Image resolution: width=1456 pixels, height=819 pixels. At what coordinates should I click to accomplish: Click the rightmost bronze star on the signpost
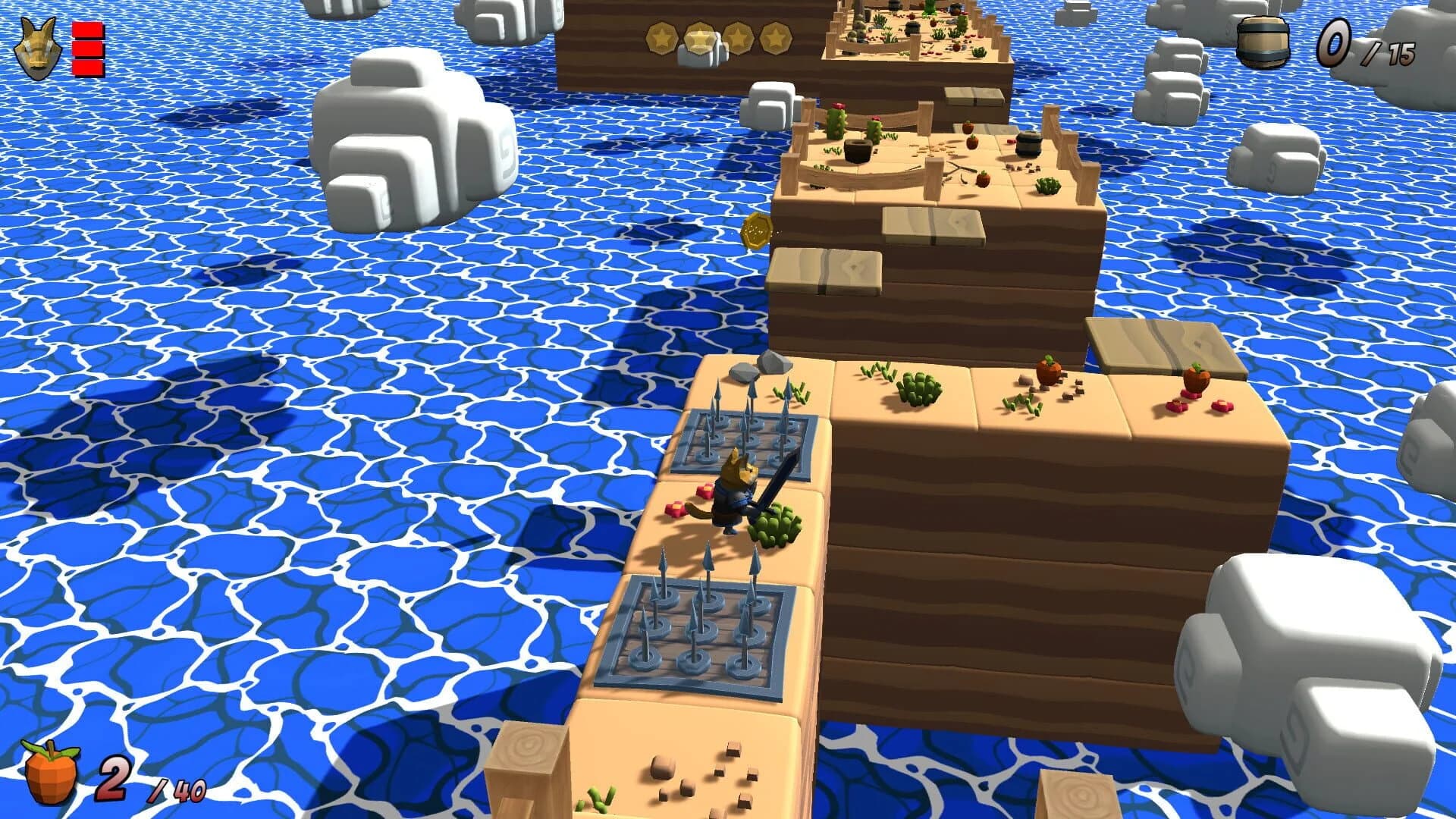pyautogui.click(x=776, y=36)
